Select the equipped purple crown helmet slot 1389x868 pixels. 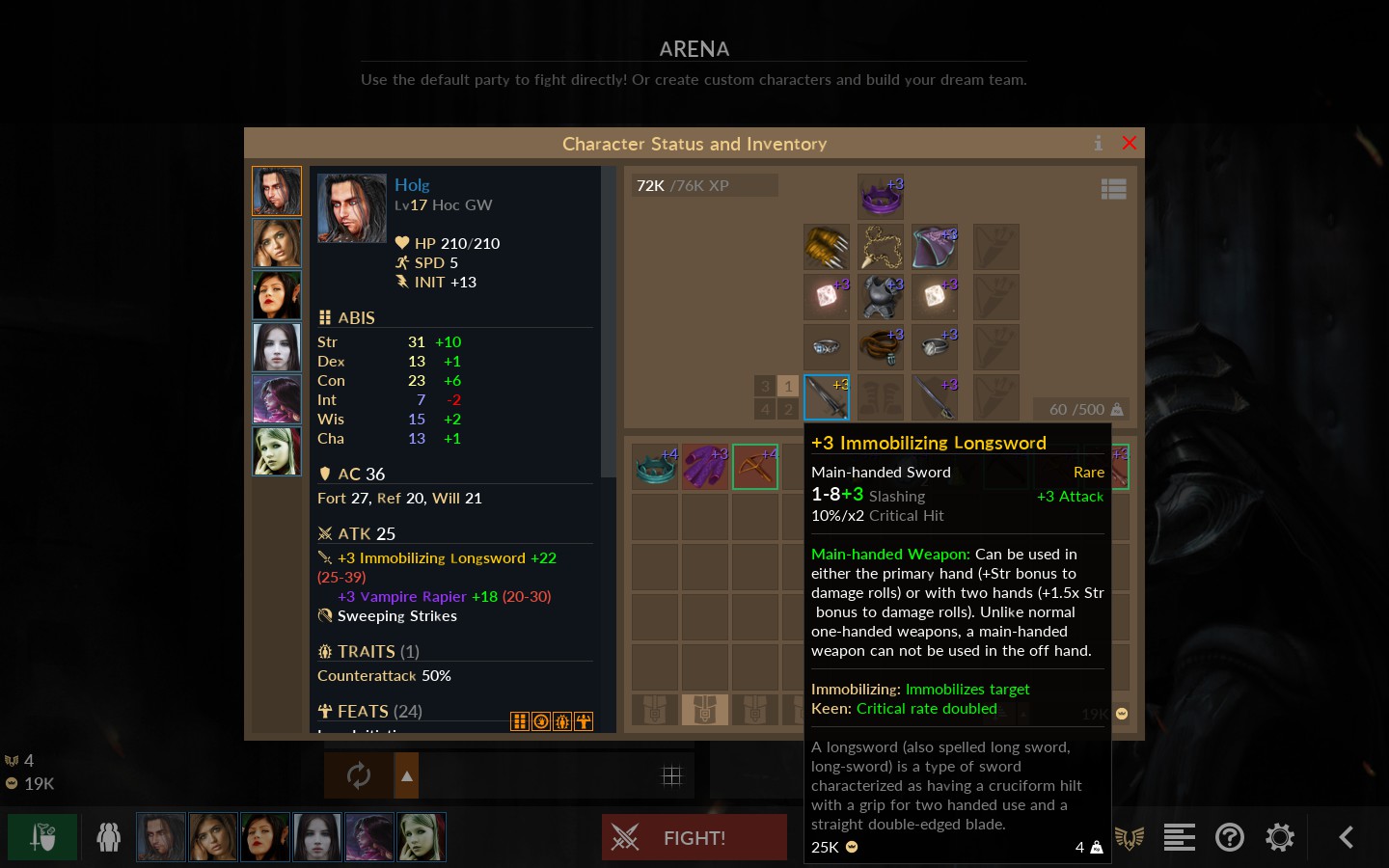881,197
